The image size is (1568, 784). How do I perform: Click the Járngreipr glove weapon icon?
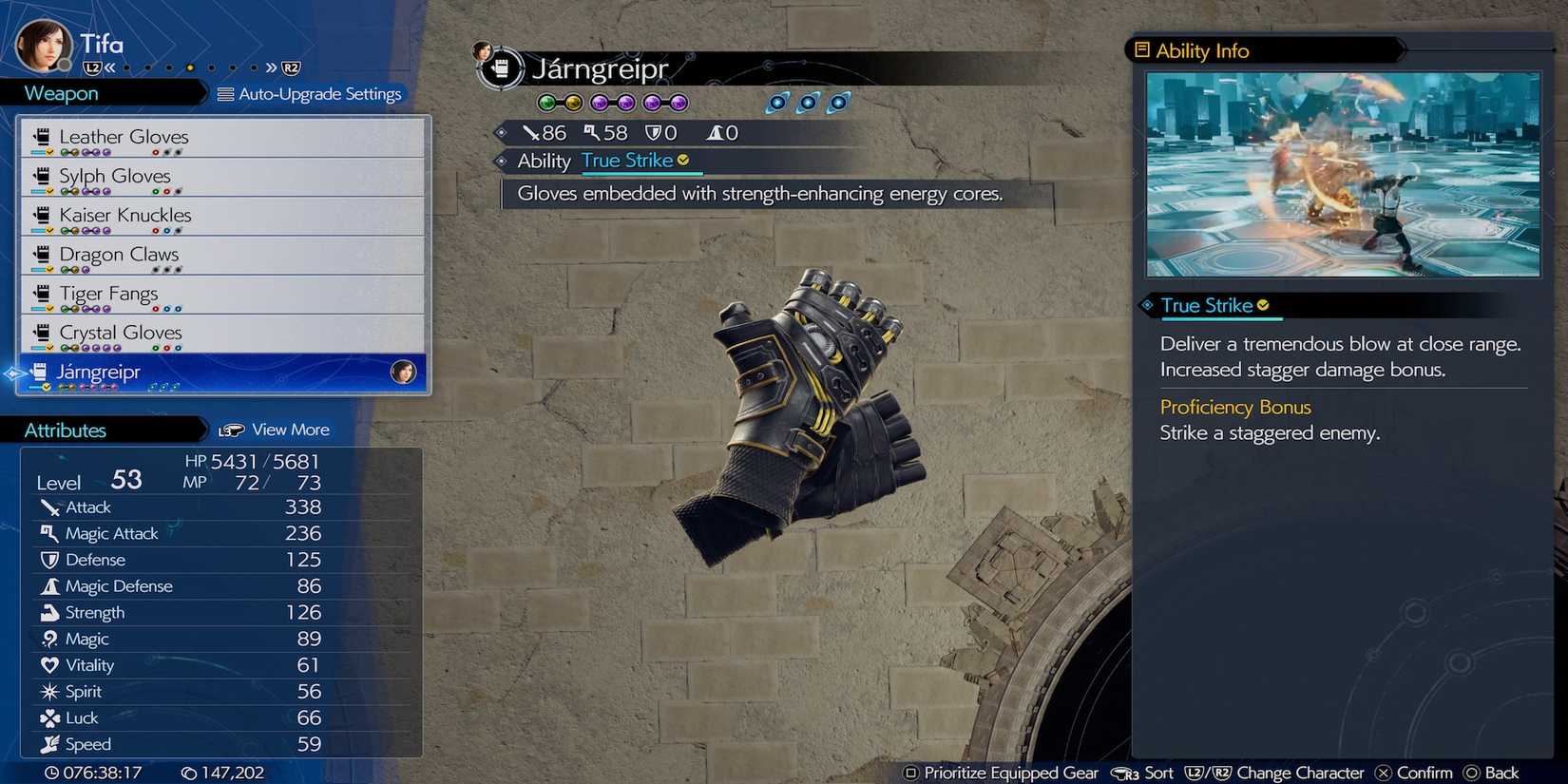click(39, 371)
